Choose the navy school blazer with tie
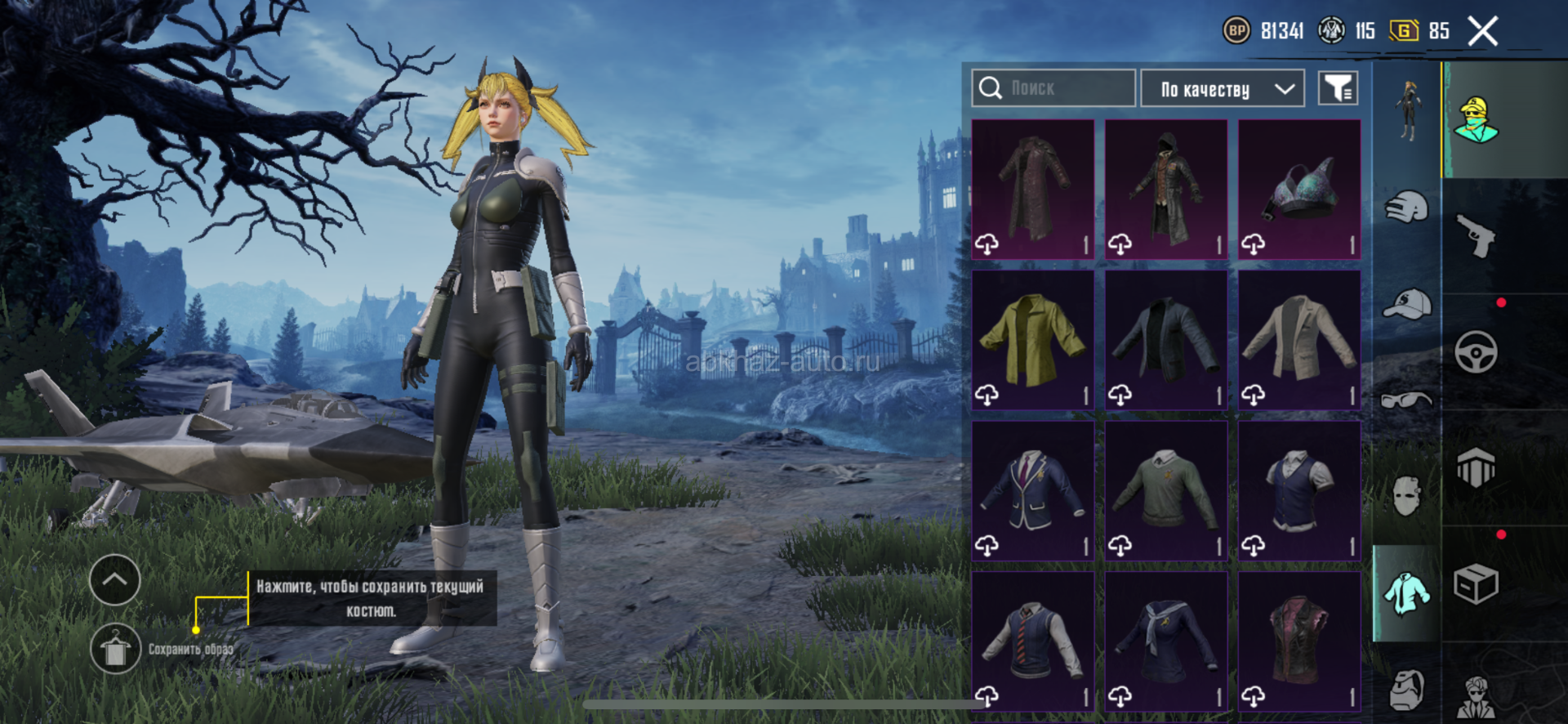The height and width of the screenshot is (724, 1568). tap(1033, 490)
